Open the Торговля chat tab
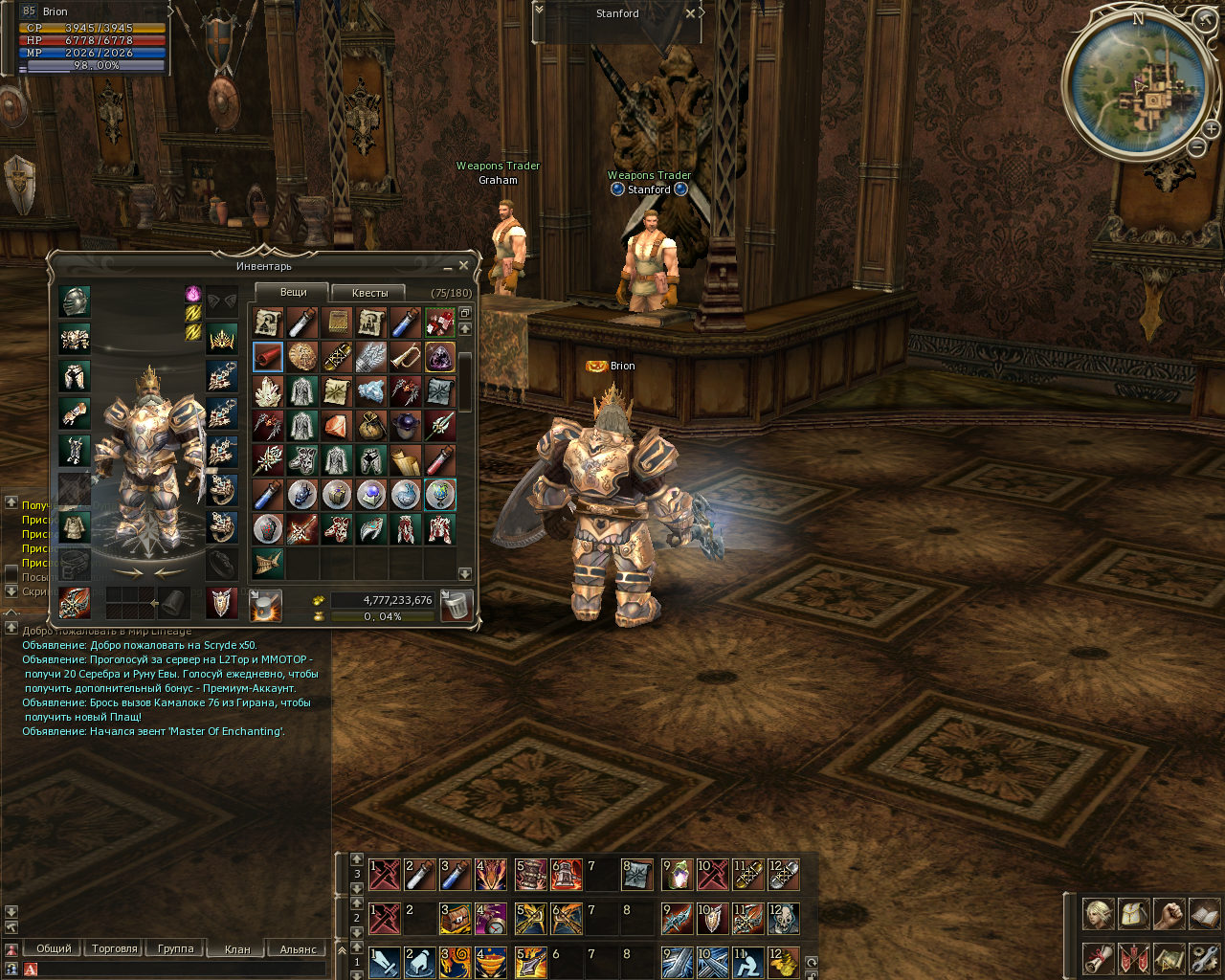The width and height of the screenshot is (1225, 980). tap(115, 948)
